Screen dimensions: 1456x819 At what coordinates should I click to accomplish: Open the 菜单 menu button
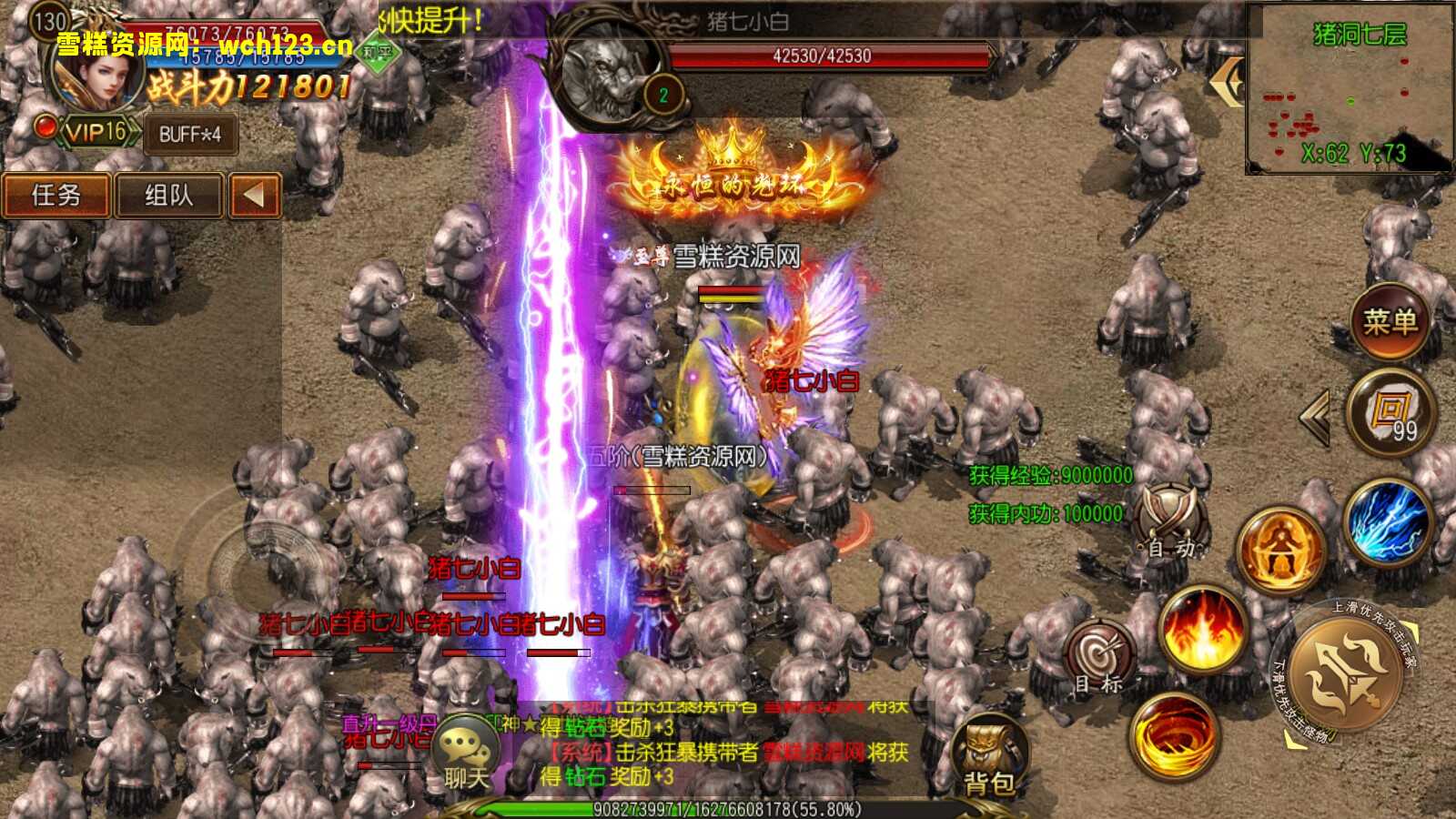click(x=1390, y=320)
